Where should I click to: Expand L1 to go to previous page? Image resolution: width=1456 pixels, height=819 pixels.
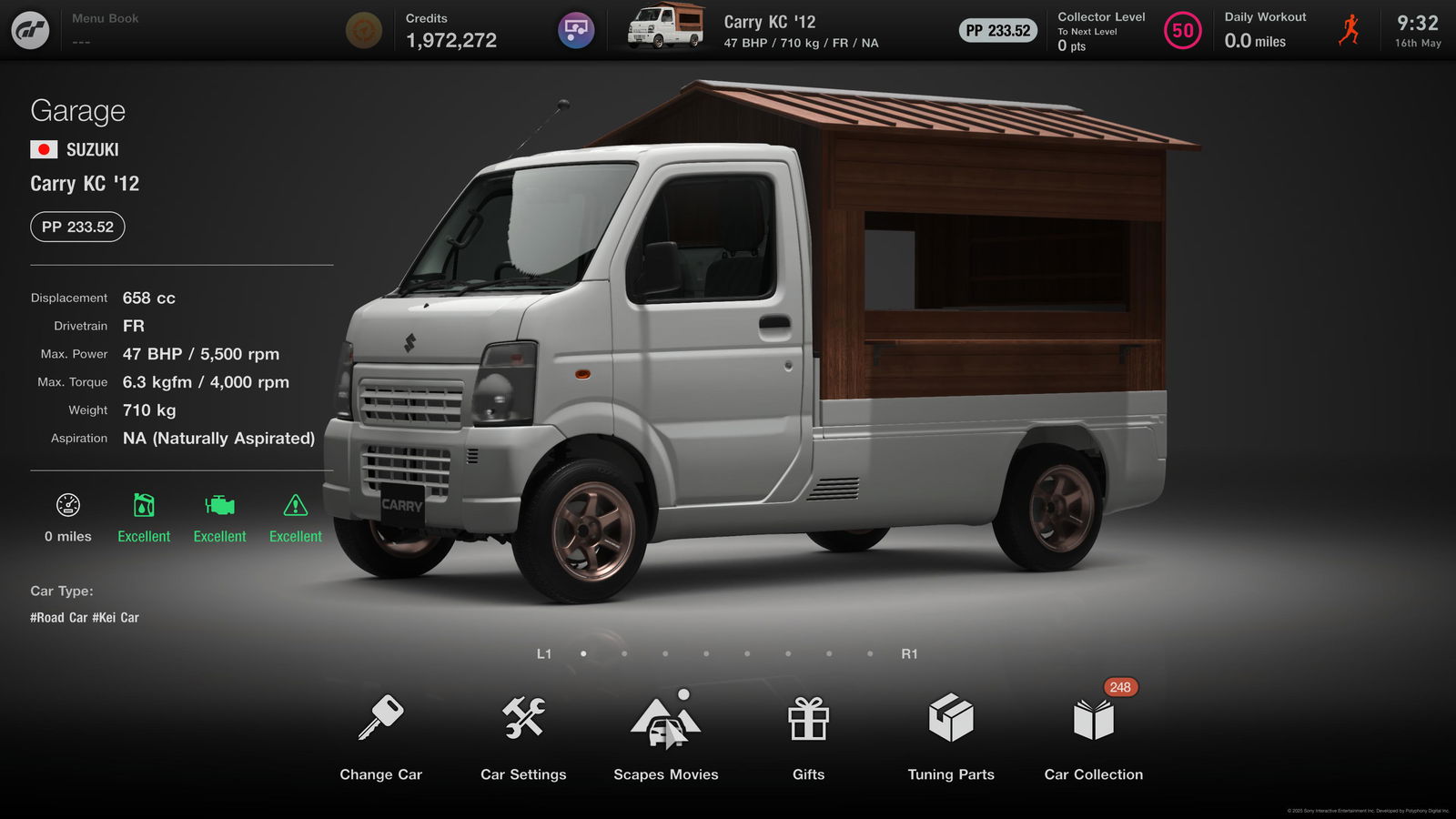[x=545, y=652]
